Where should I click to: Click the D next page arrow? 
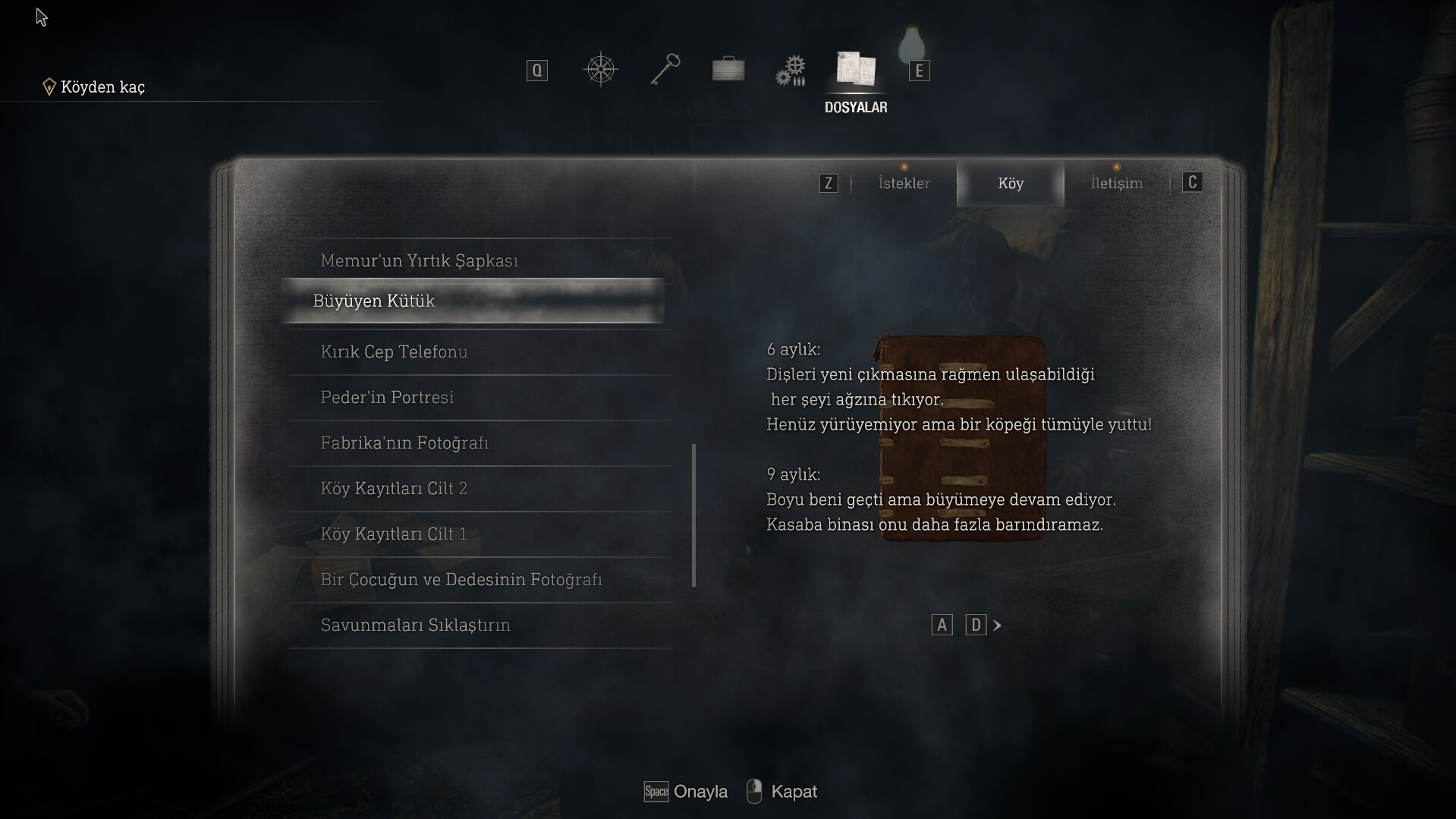click(x=976, y=624)
